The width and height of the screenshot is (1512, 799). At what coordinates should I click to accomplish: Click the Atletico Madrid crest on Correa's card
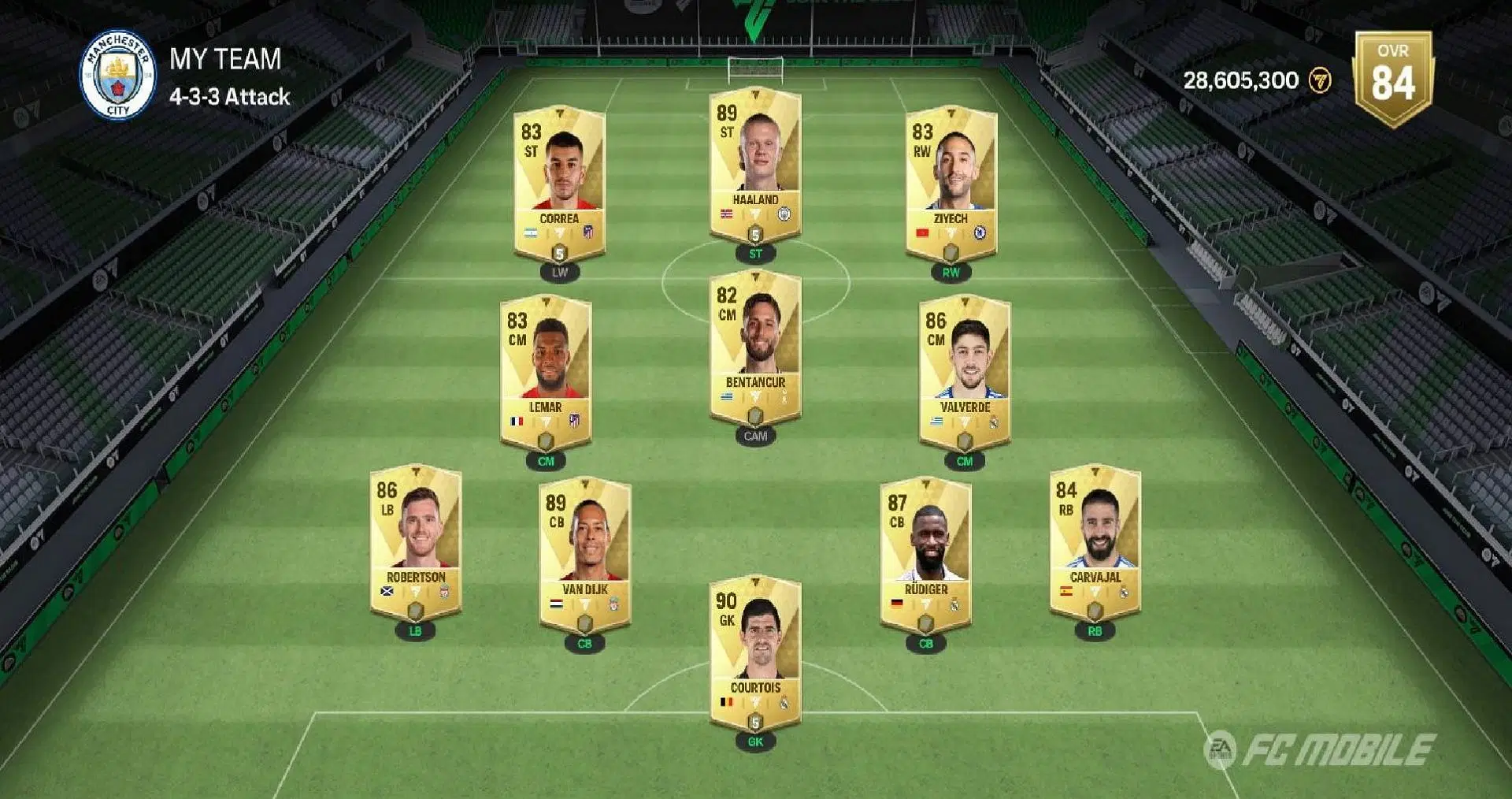[588, 232]
